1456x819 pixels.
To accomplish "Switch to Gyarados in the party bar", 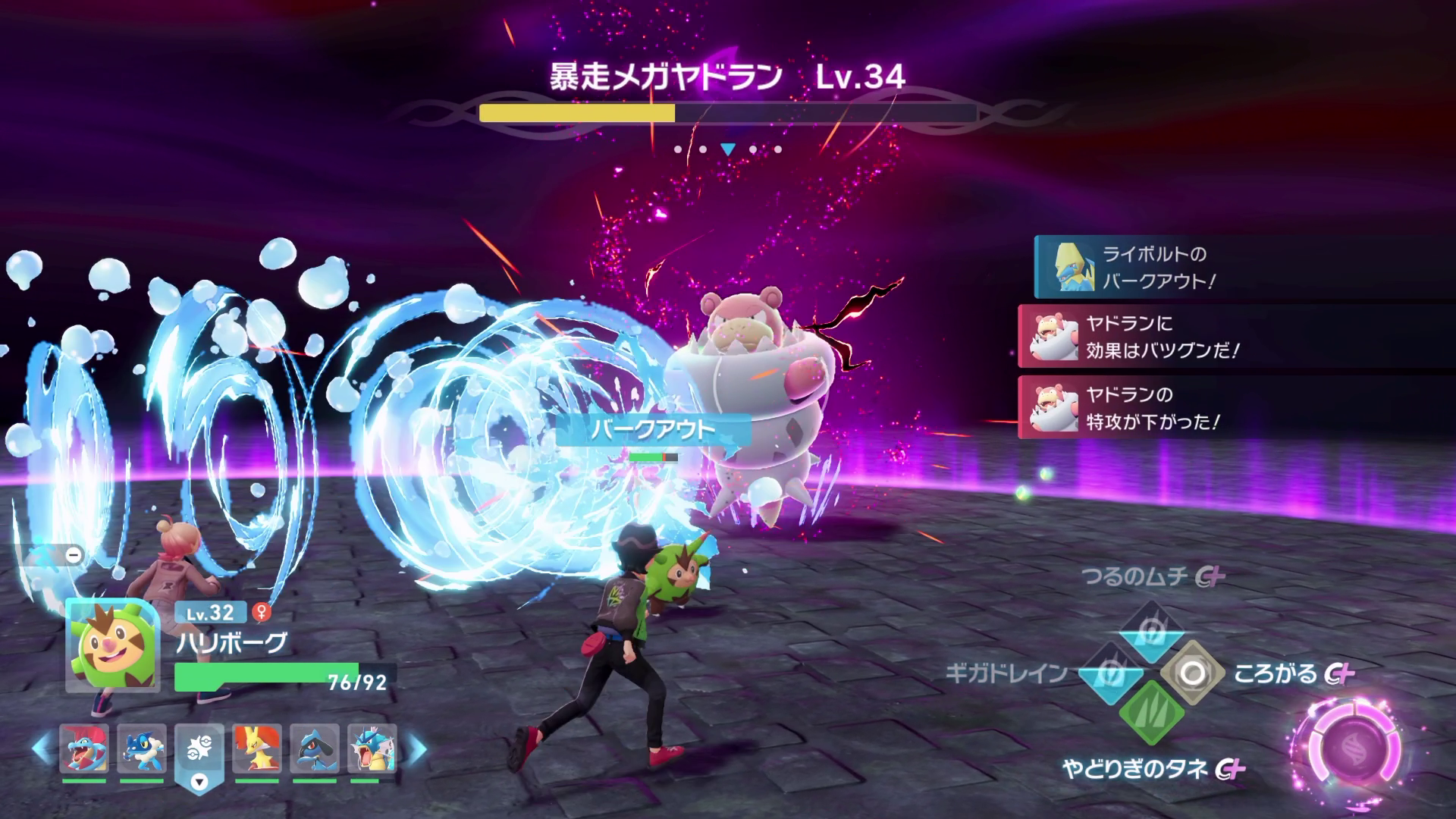I will 372,748.
